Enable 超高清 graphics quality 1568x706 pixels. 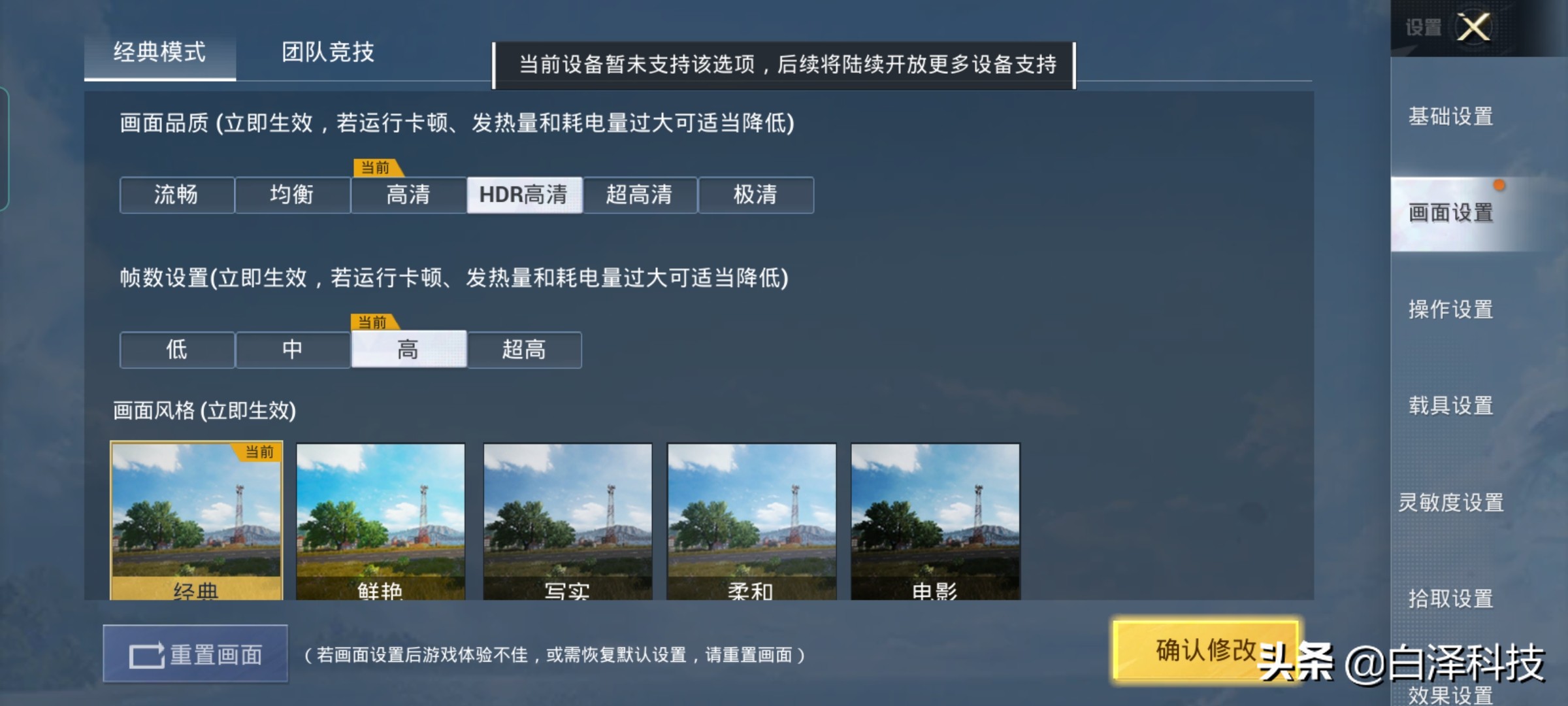pos(640,195)
